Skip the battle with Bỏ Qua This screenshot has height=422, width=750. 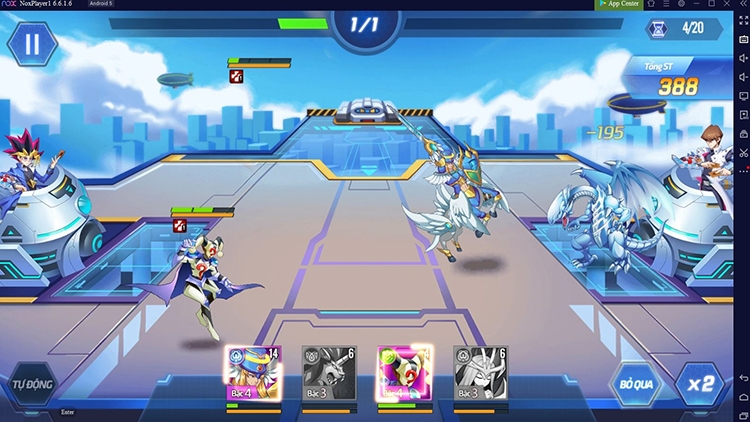[637, 385]
